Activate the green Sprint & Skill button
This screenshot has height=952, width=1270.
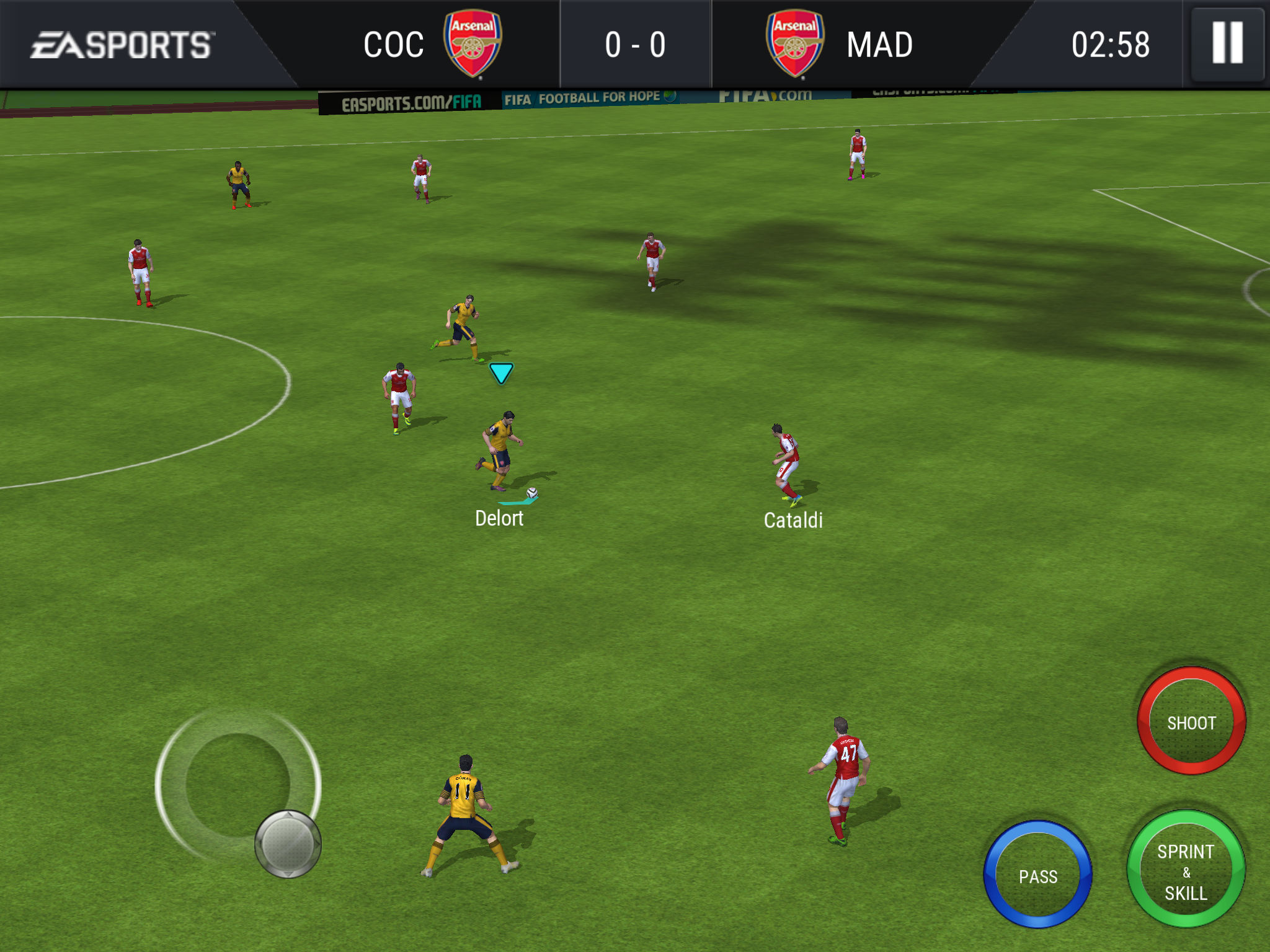point(1186,870)
